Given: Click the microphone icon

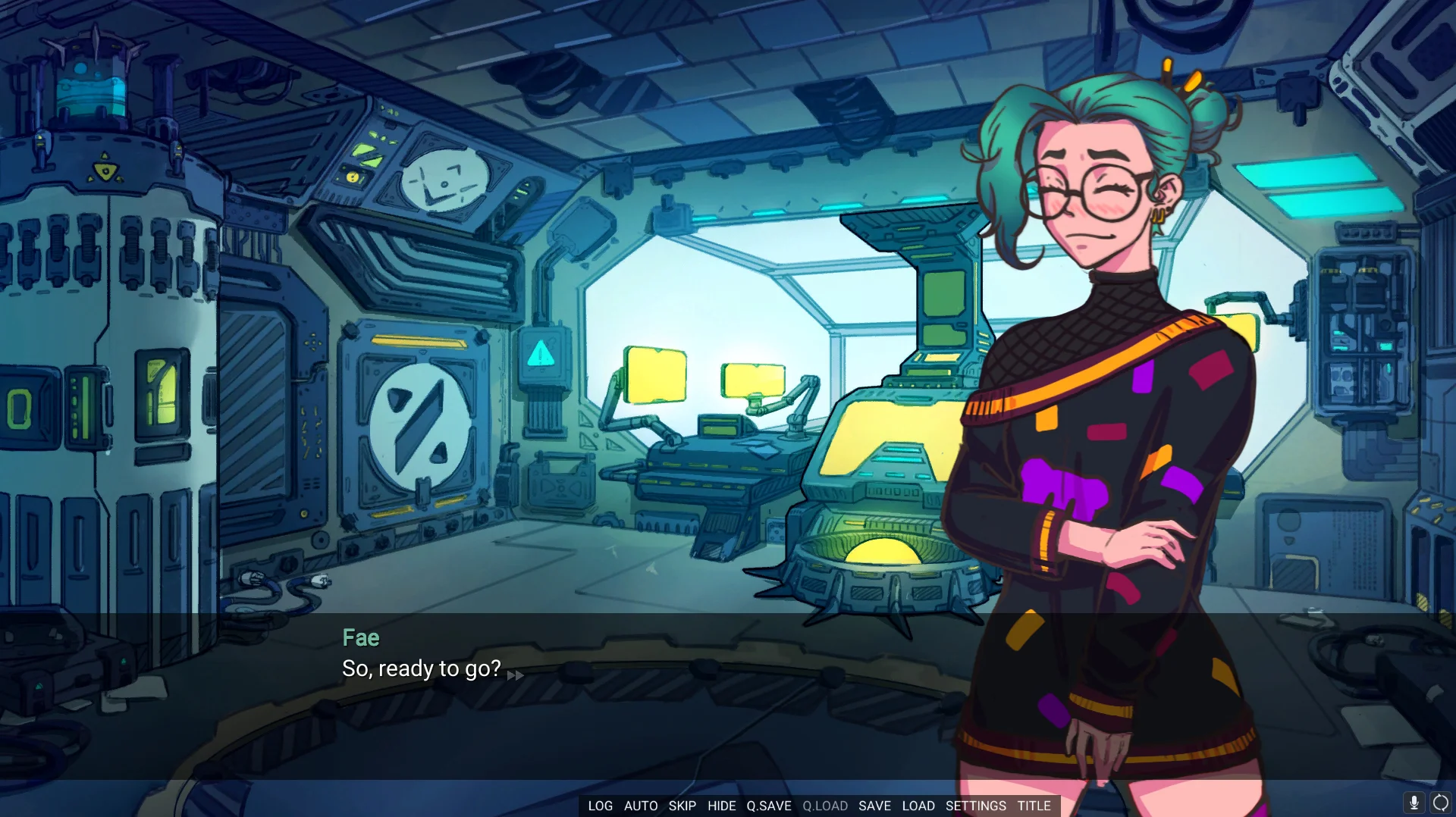Looking at the screenshot, I should coord(1414,803).
